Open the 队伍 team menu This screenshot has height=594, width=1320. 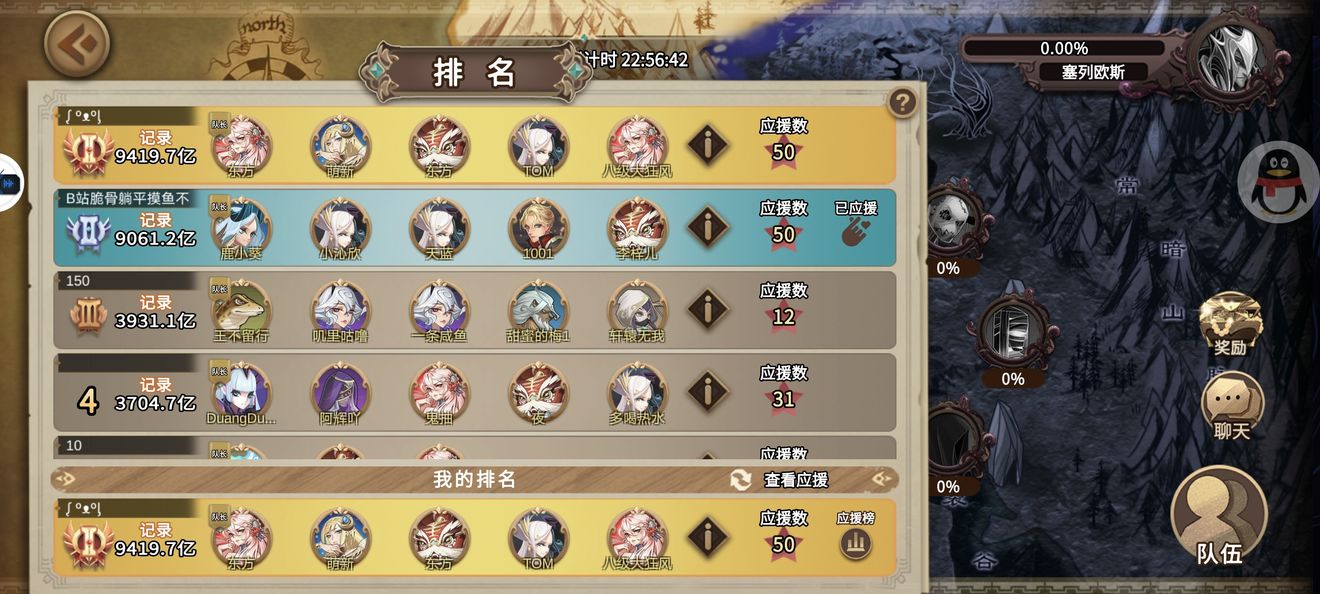coord(1219,519)
